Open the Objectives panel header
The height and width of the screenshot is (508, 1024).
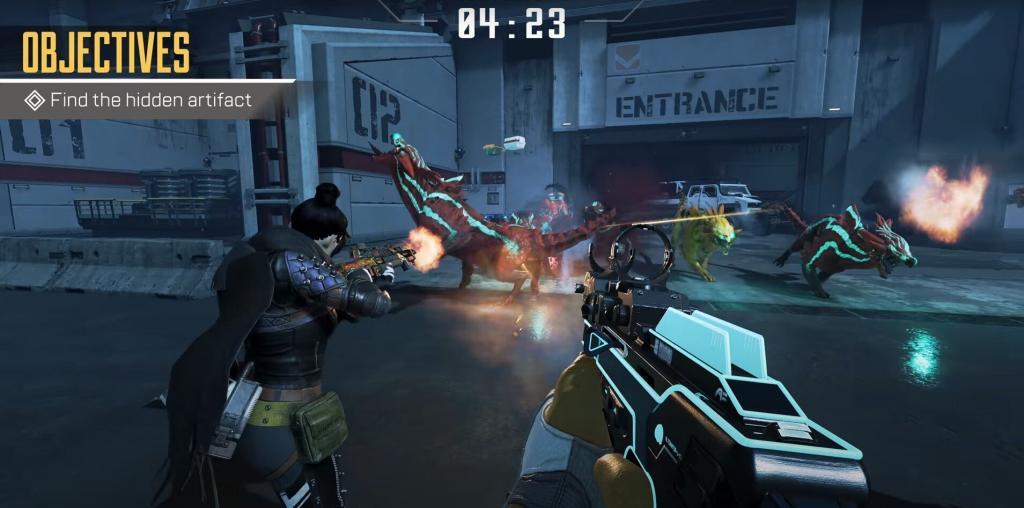106,52
